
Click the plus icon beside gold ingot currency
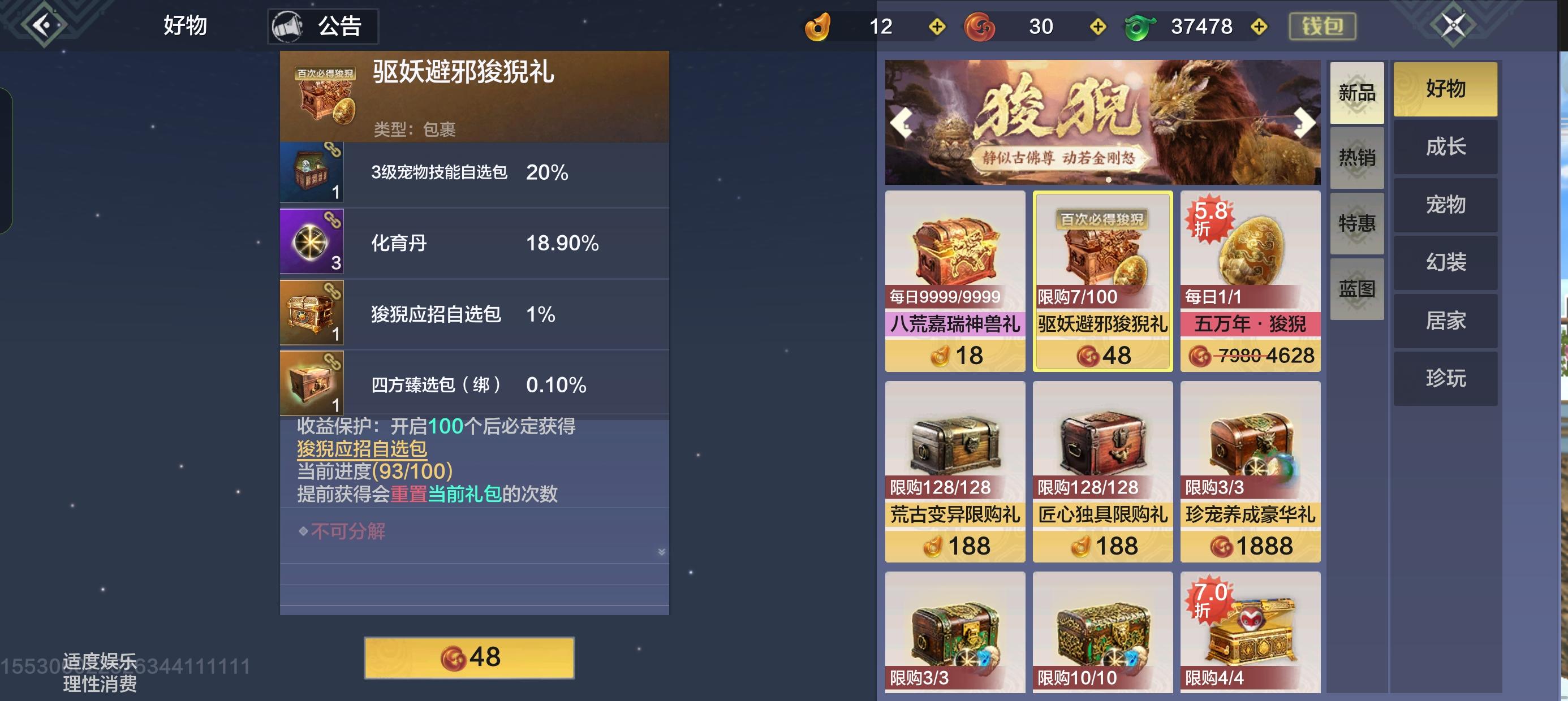[x=937, y=26]
